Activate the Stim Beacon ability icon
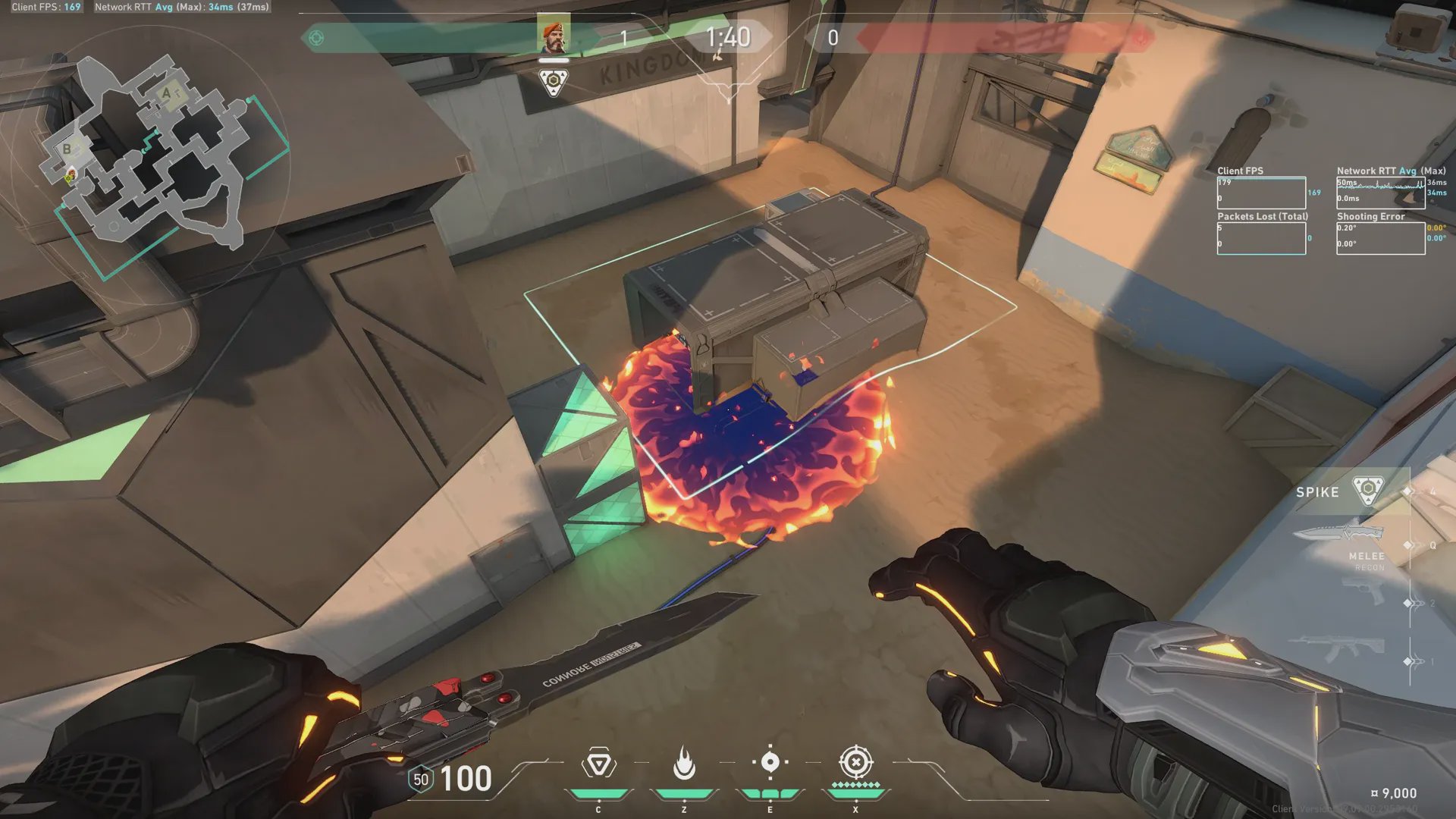The image size is (1456, 819). [x=598, y=764]
